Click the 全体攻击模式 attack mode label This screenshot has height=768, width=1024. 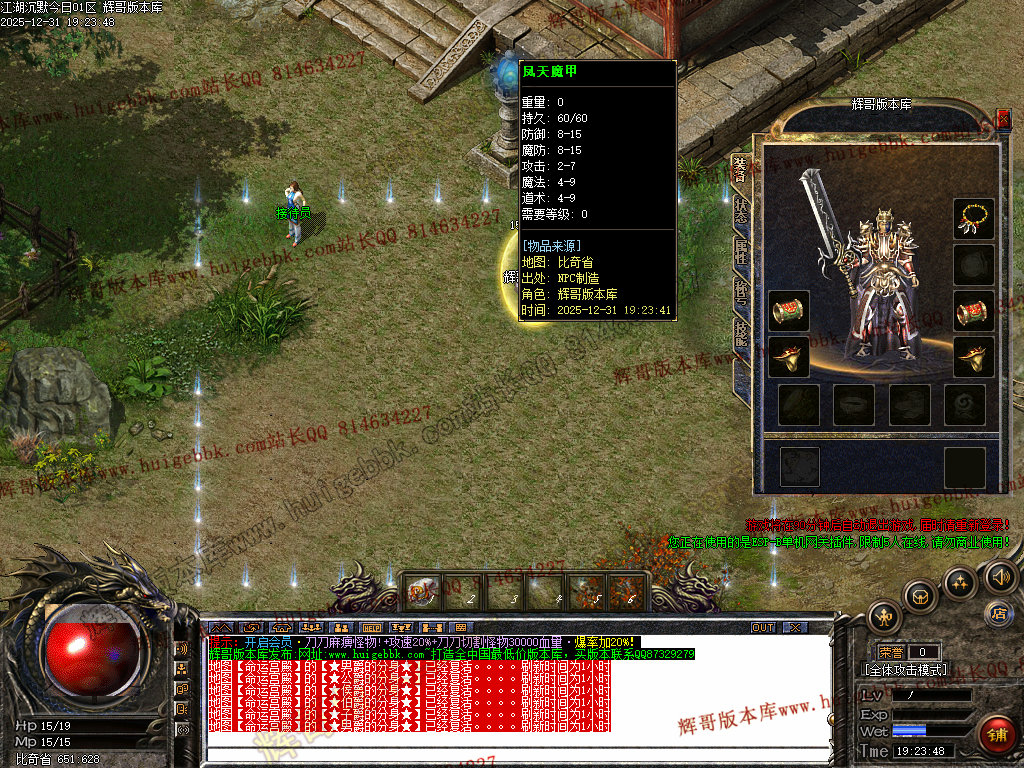(x=905, y=670)
